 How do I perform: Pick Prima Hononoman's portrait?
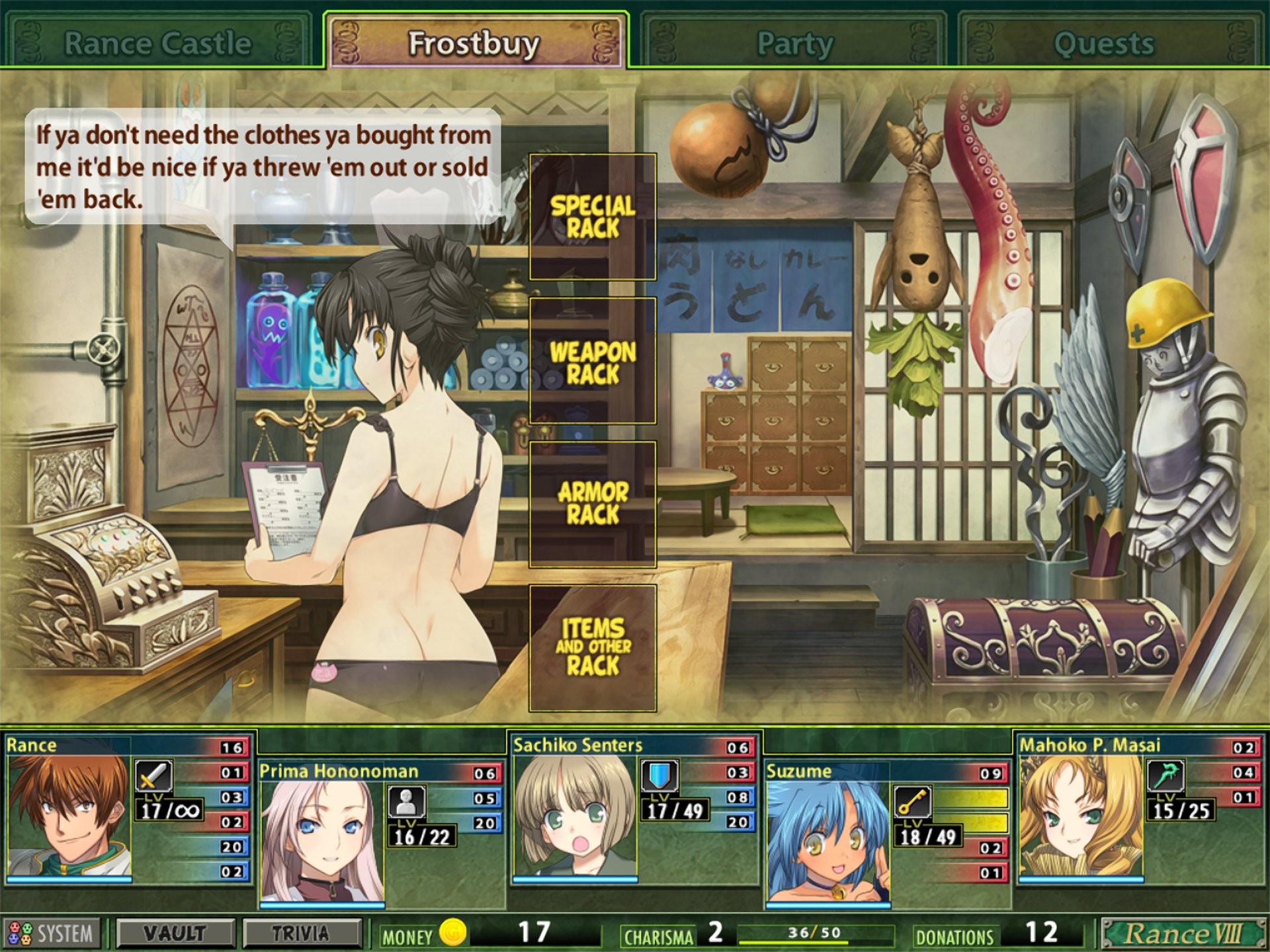tap(322, 841)
